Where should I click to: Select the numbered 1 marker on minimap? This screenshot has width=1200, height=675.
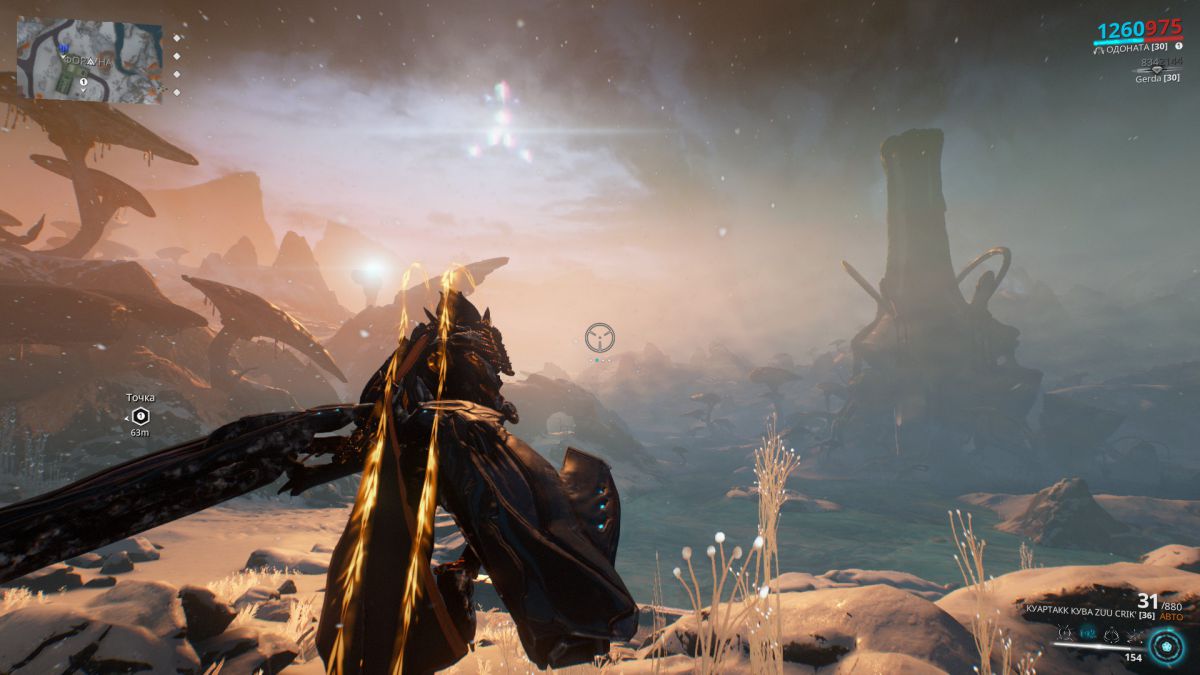tap(84, 82)
